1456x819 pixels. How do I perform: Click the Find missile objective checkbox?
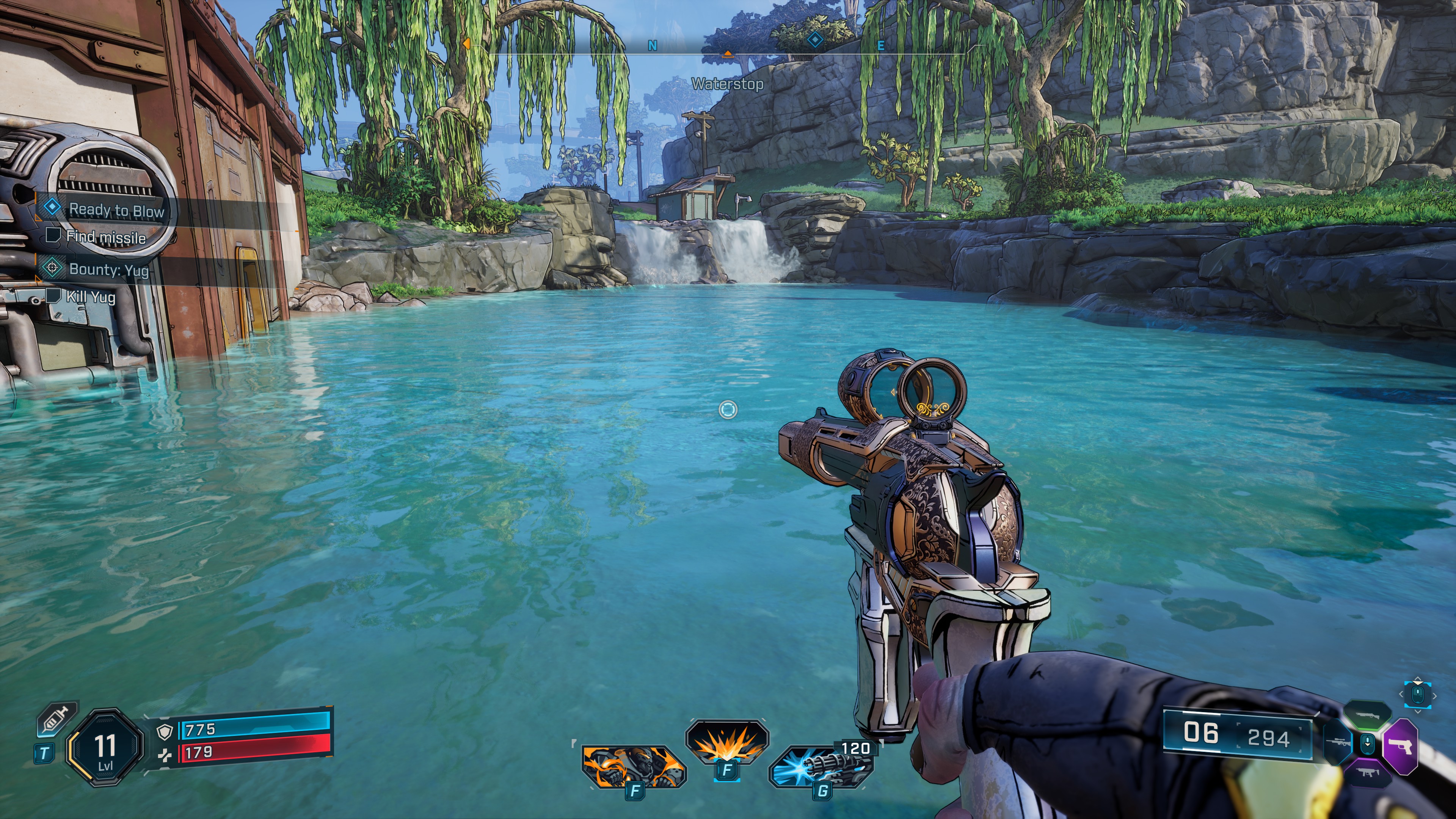[53, 235]
